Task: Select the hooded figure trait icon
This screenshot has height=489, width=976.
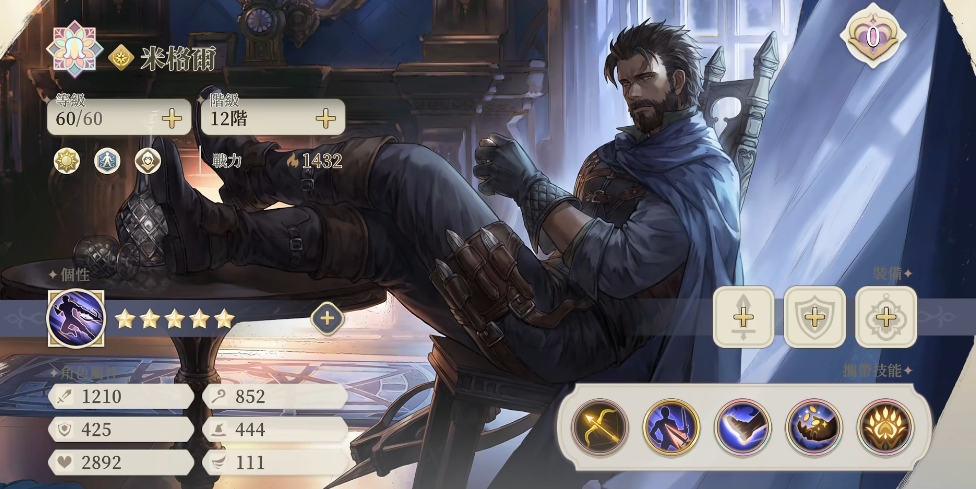Action: (147, 160)
